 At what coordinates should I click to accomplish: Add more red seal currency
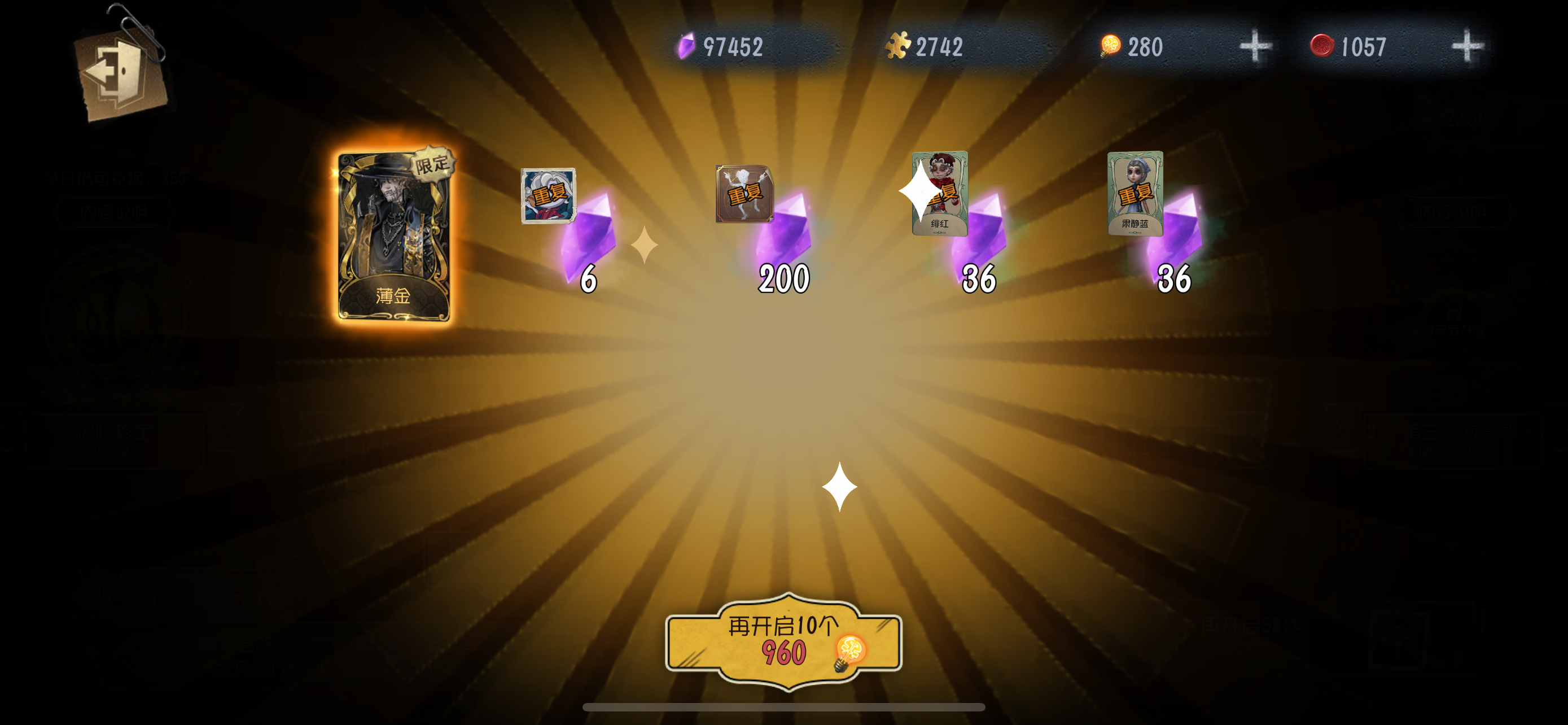click(1466, 47)
